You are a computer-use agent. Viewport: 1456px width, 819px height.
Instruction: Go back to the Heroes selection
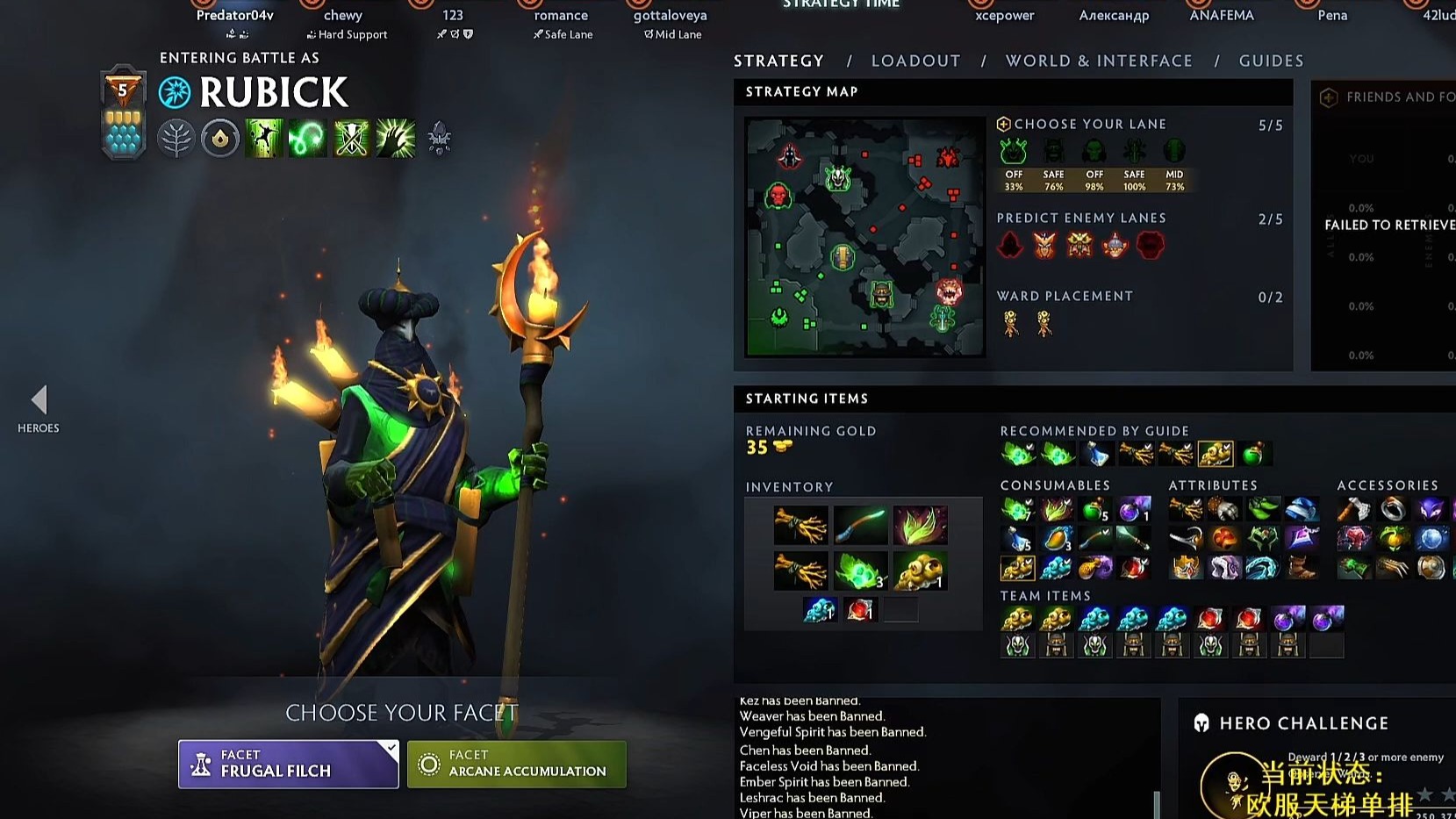pyautogui.click(x=39, y=409)
